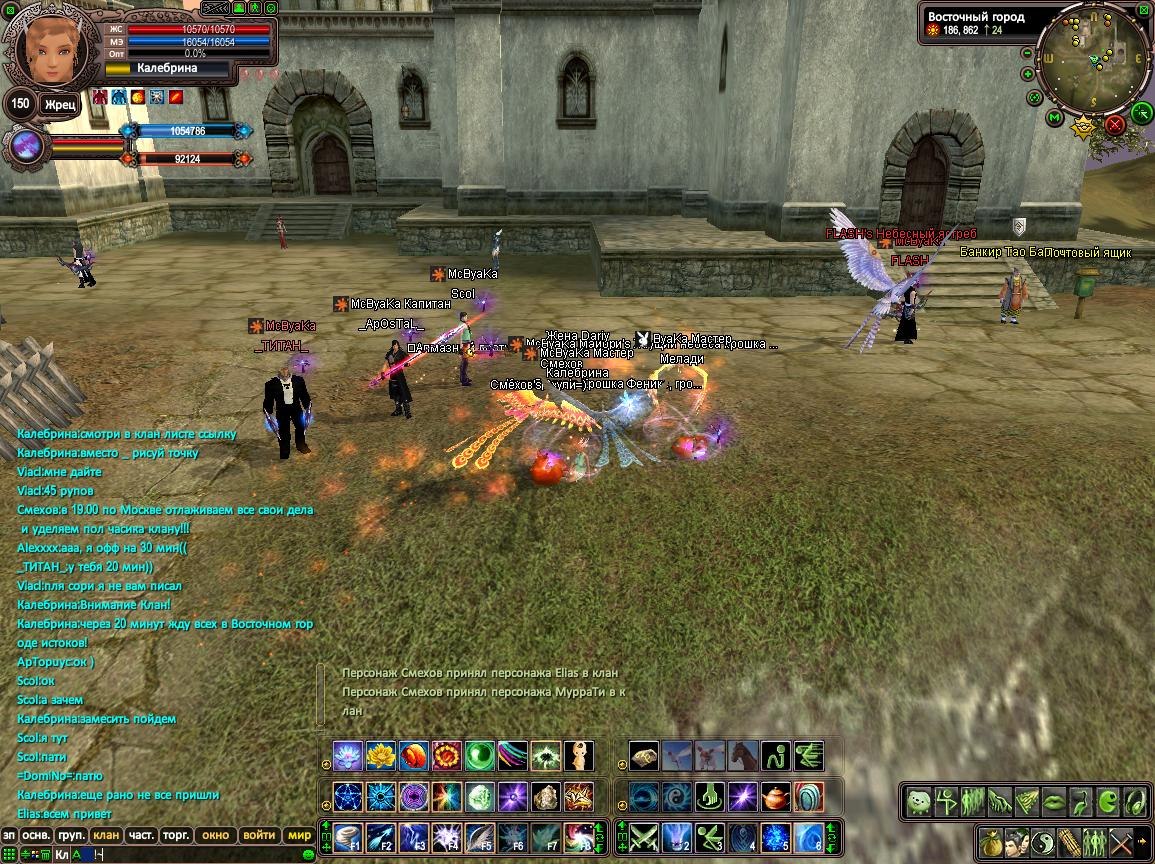Open the world map with M button
The height and width of the screenshot is (864, 1155).
(1054, 119)
